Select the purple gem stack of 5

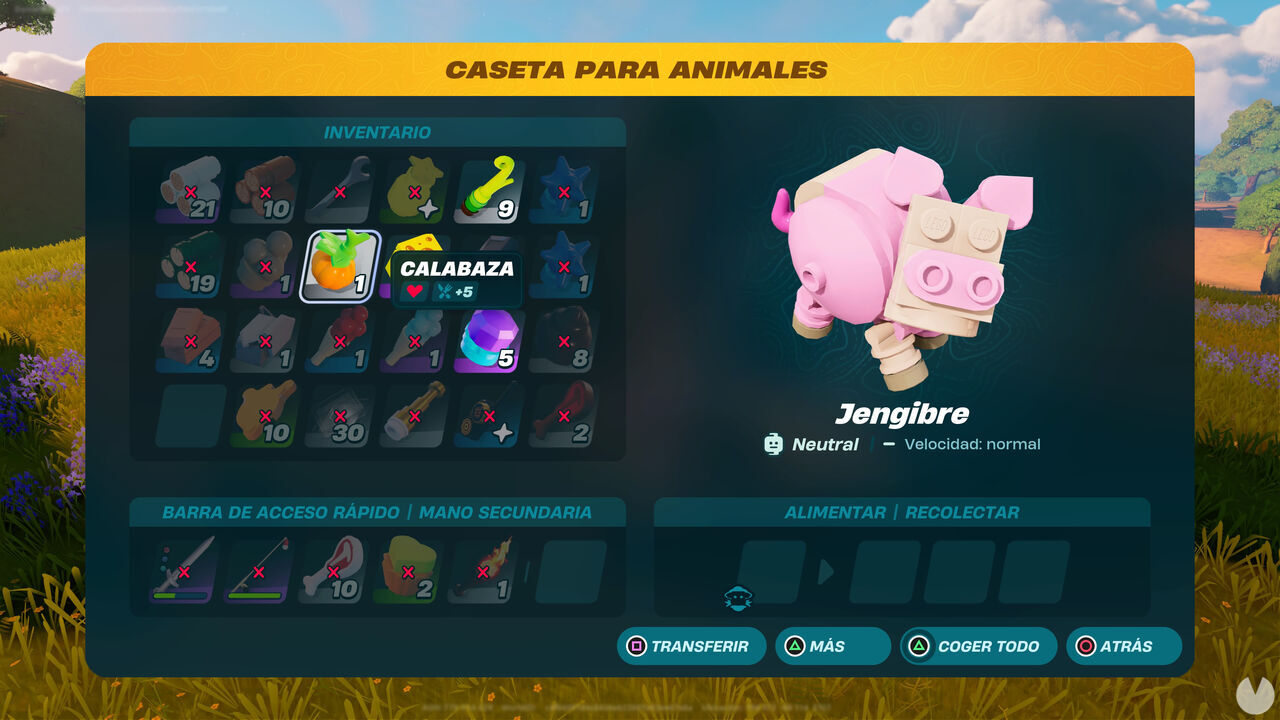(x=487, y=340)
